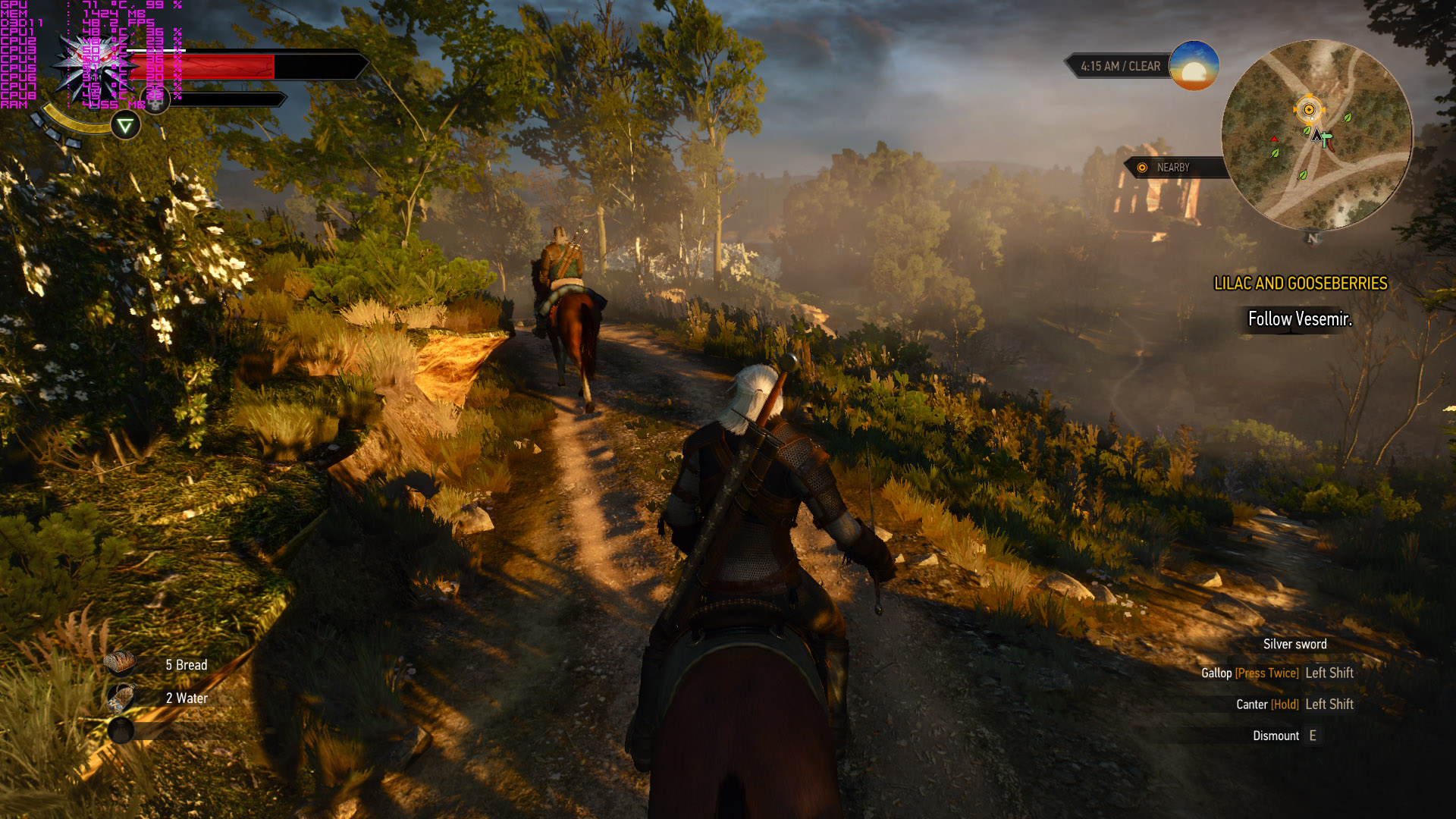Screen dimensions: 1456x819
Task: Click the orange quest marker on minimap
Action: click(x=1308, y=110)
